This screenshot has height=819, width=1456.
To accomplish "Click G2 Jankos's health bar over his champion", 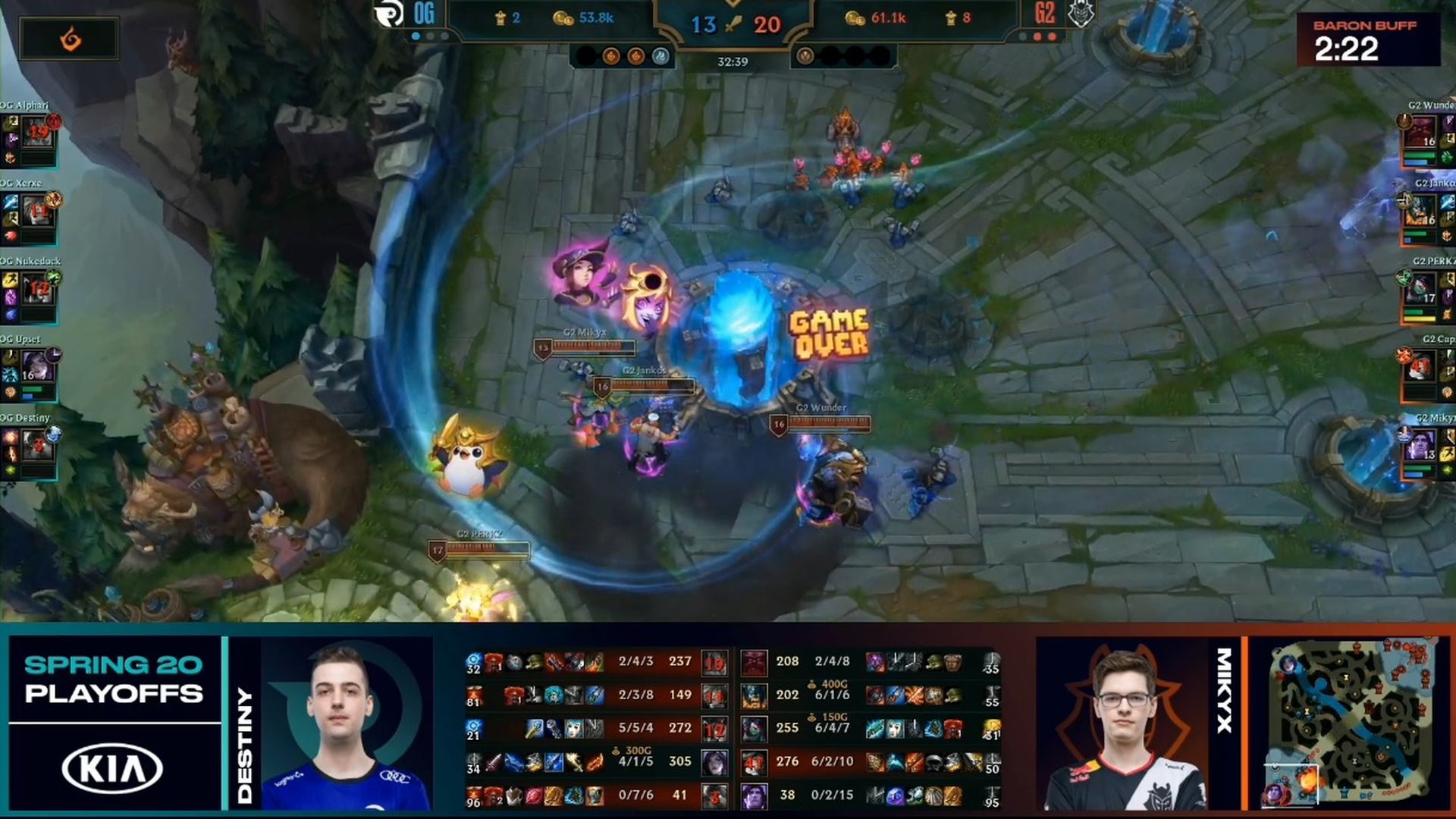I will pyautogui.click(x=654, y=387).
